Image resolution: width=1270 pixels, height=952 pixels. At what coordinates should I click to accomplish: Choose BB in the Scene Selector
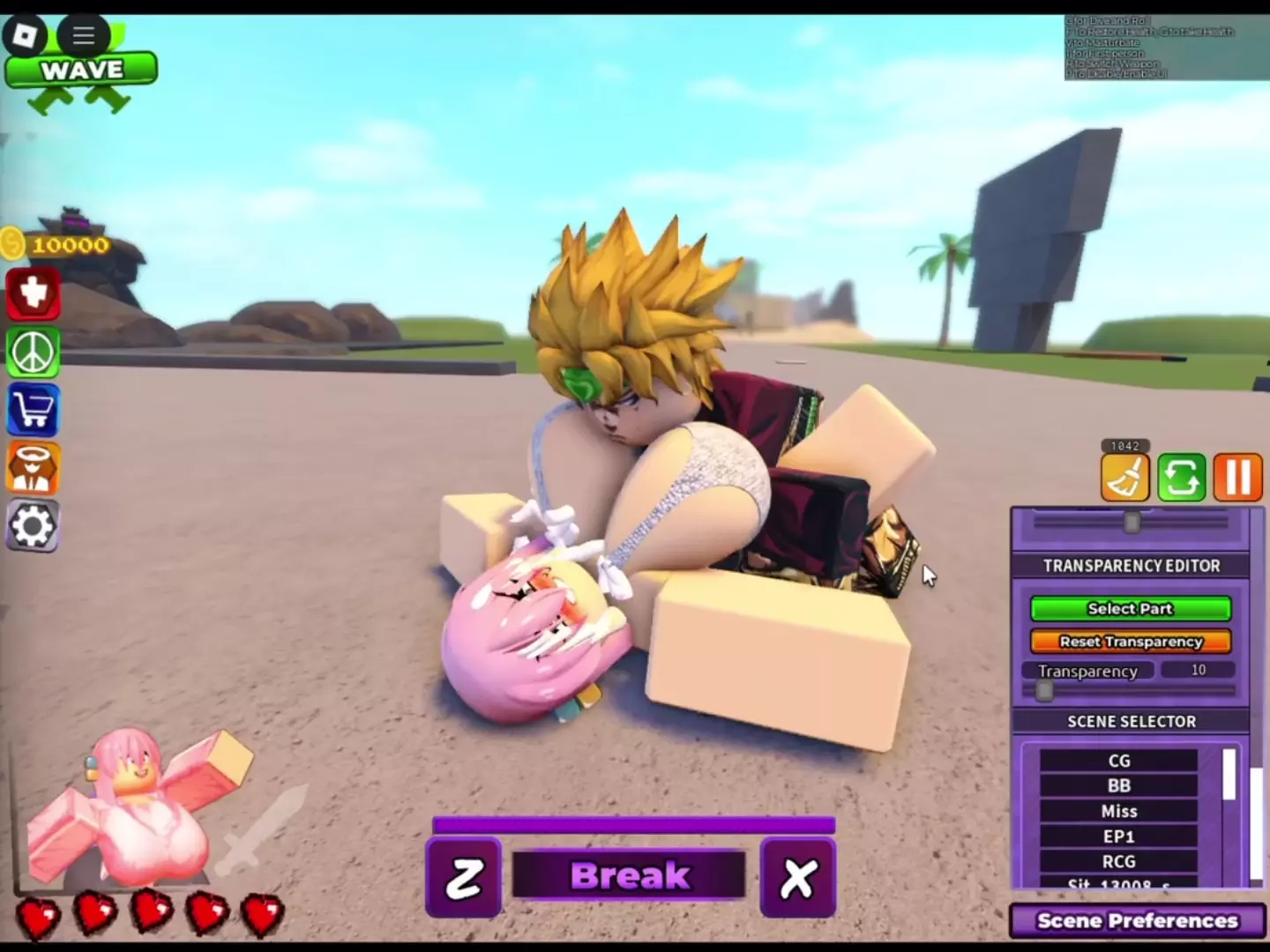tap(1118, 785)
